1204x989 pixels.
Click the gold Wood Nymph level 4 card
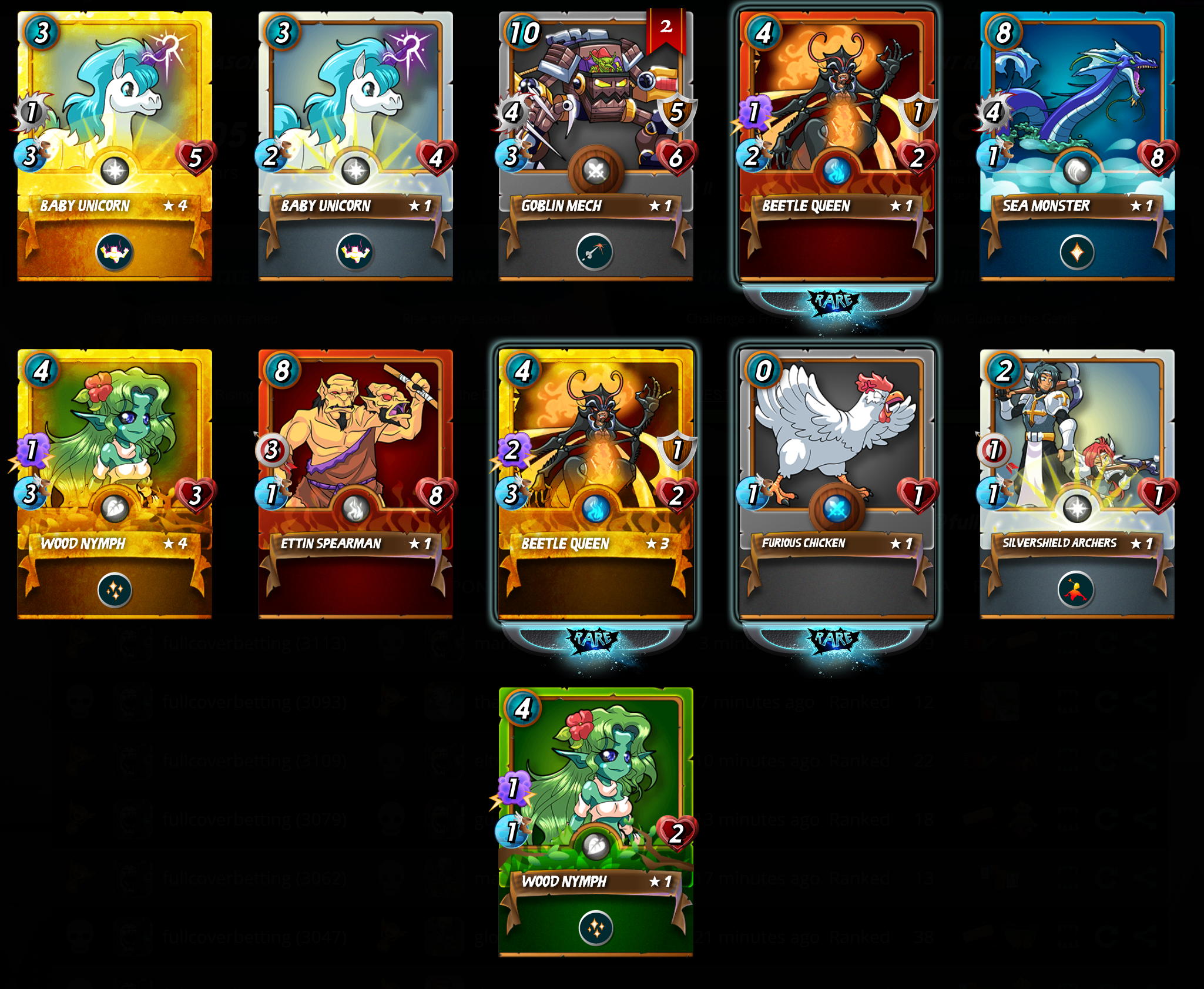[115, 484]
